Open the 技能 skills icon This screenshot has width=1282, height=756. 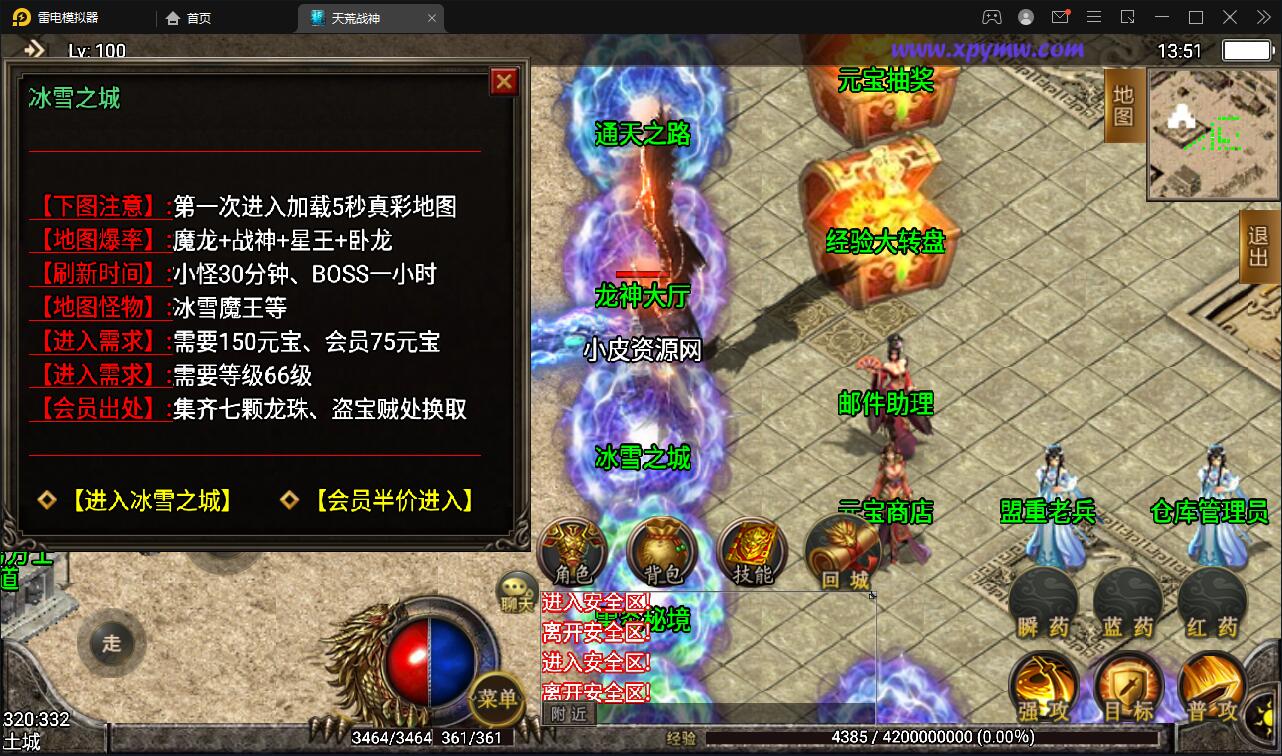pos(750,550)
